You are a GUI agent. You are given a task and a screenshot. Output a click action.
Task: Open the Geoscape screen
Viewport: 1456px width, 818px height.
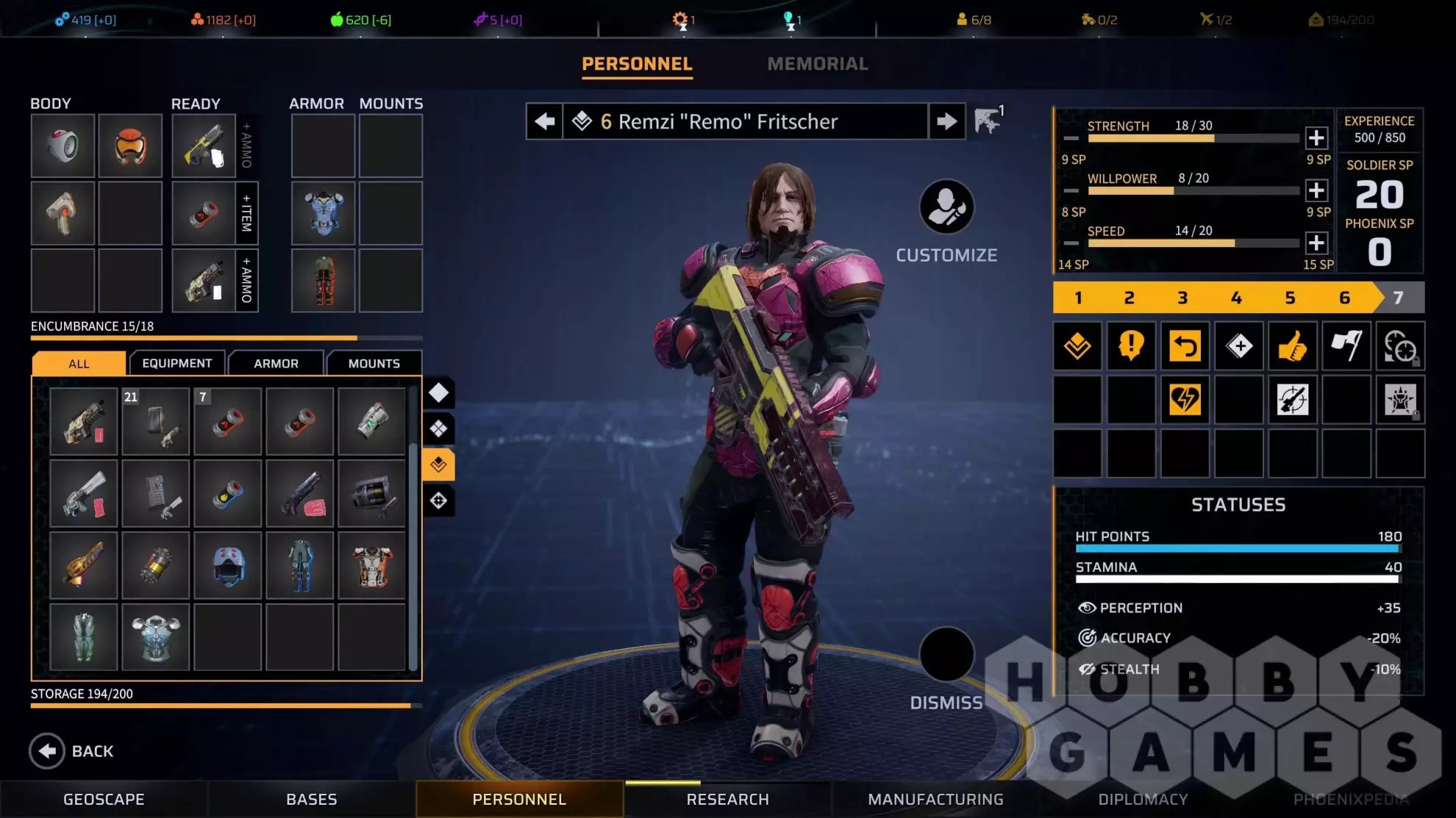click(x=104, y=799)
